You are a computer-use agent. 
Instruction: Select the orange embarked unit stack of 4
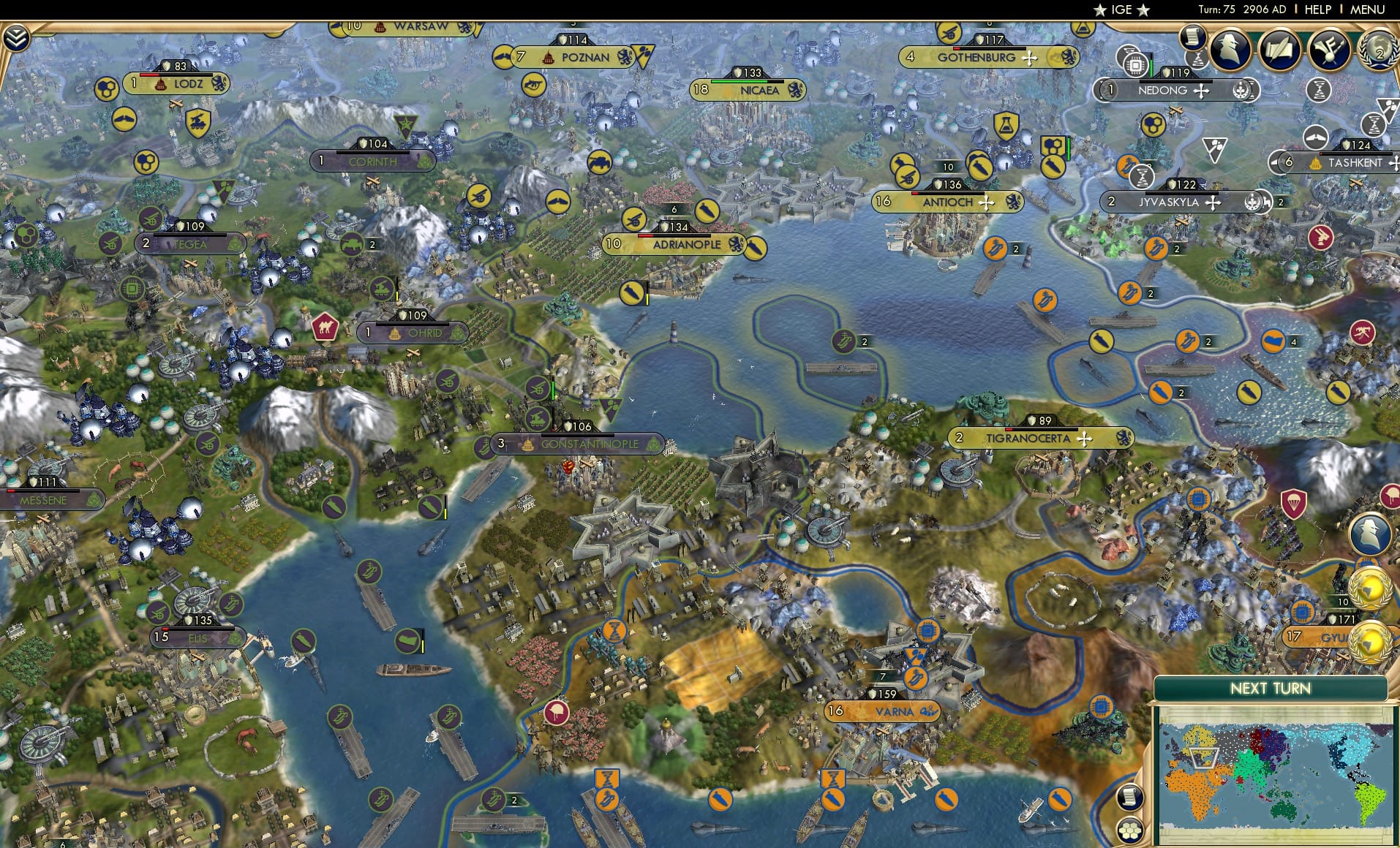point(1273,340)
